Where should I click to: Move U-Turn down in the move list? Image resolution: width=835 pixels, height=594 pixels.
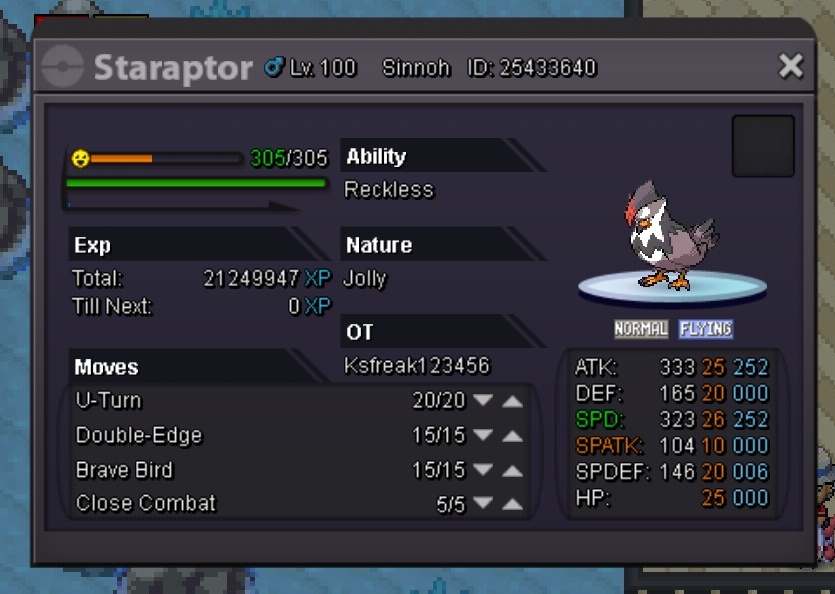483,401
